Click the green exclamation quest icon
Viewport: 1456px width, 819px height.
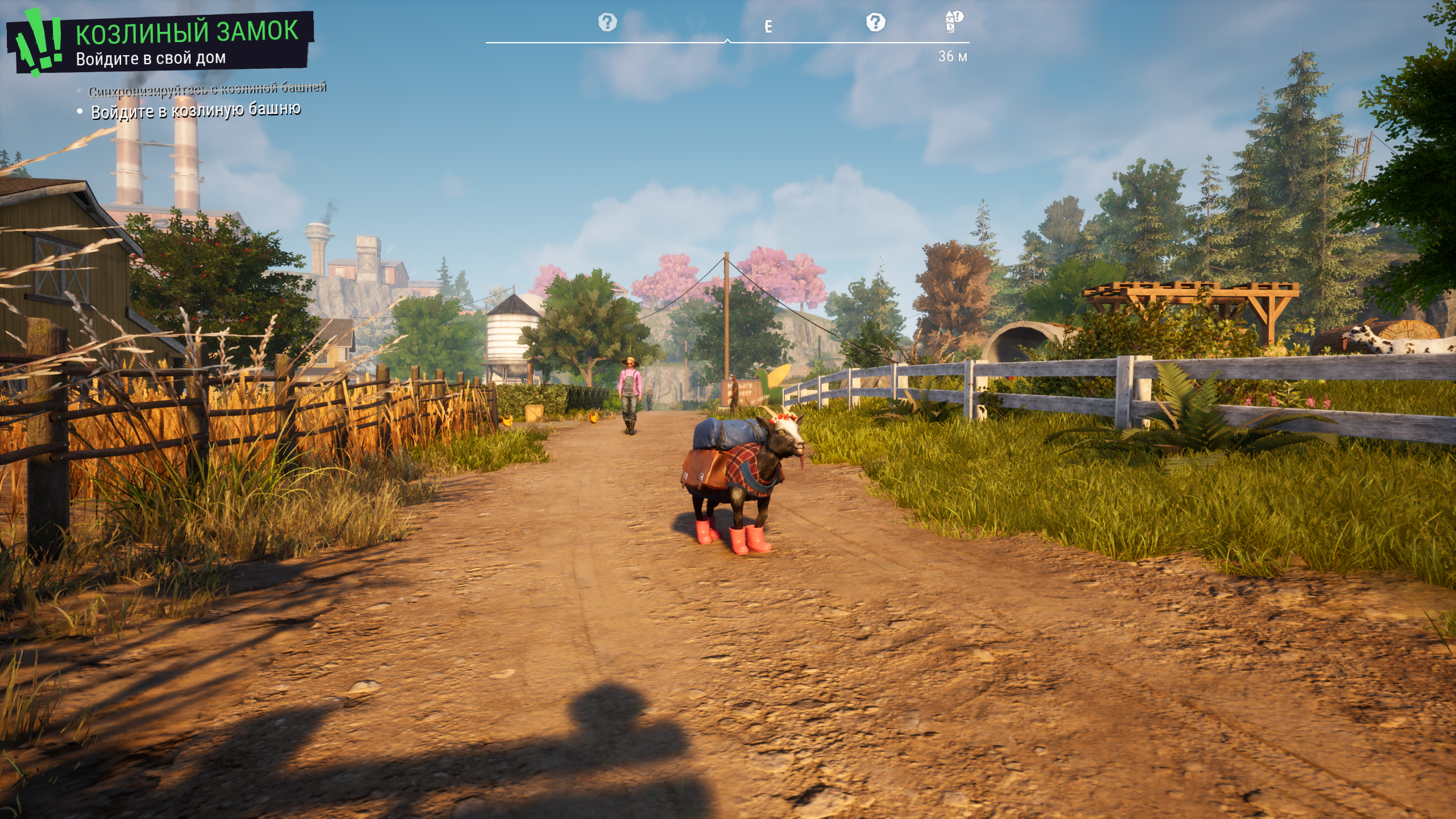pos(39,41)
